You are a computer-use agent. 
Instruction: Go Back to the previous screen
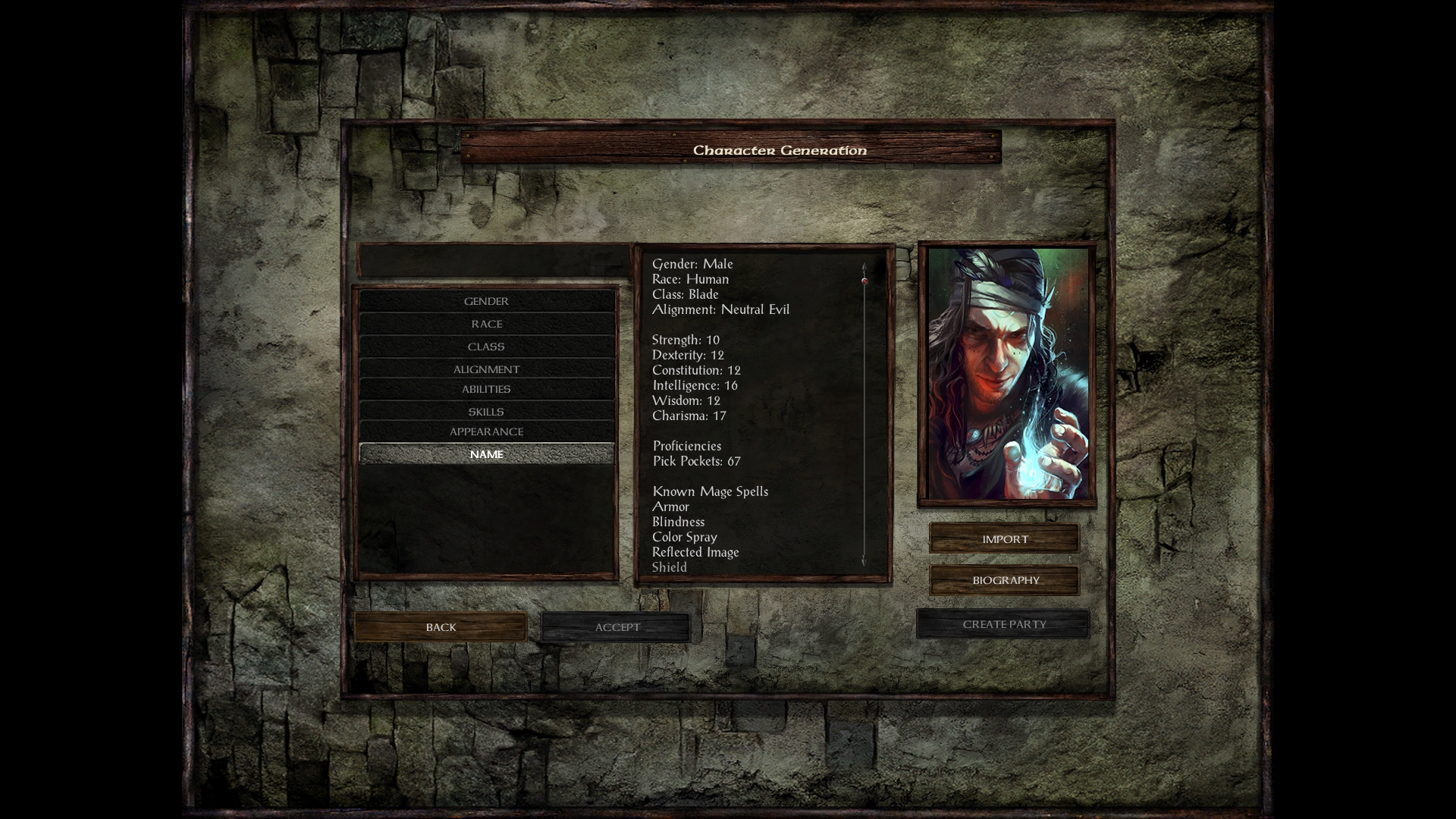coord(441,627)
